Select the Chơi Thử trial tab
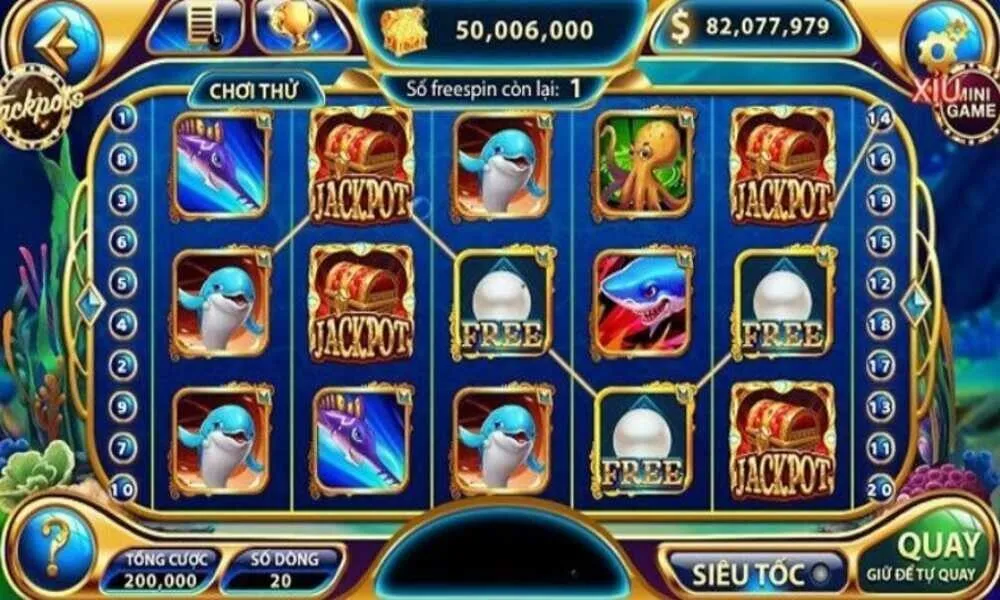 point(253,89)
